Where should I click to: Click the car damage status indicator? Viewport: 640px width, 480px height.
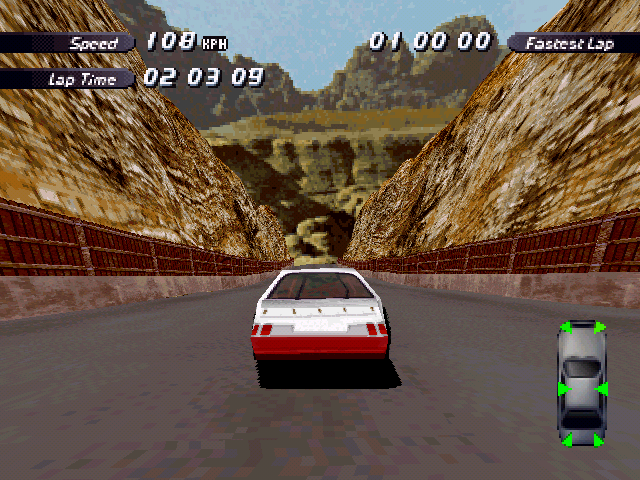tap(582, 383)
